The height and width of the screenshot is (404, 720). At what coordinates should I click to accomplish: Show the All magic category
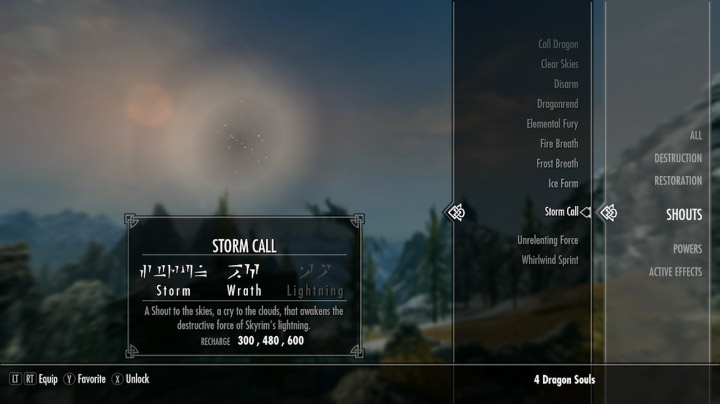click(x=695, y=135)
